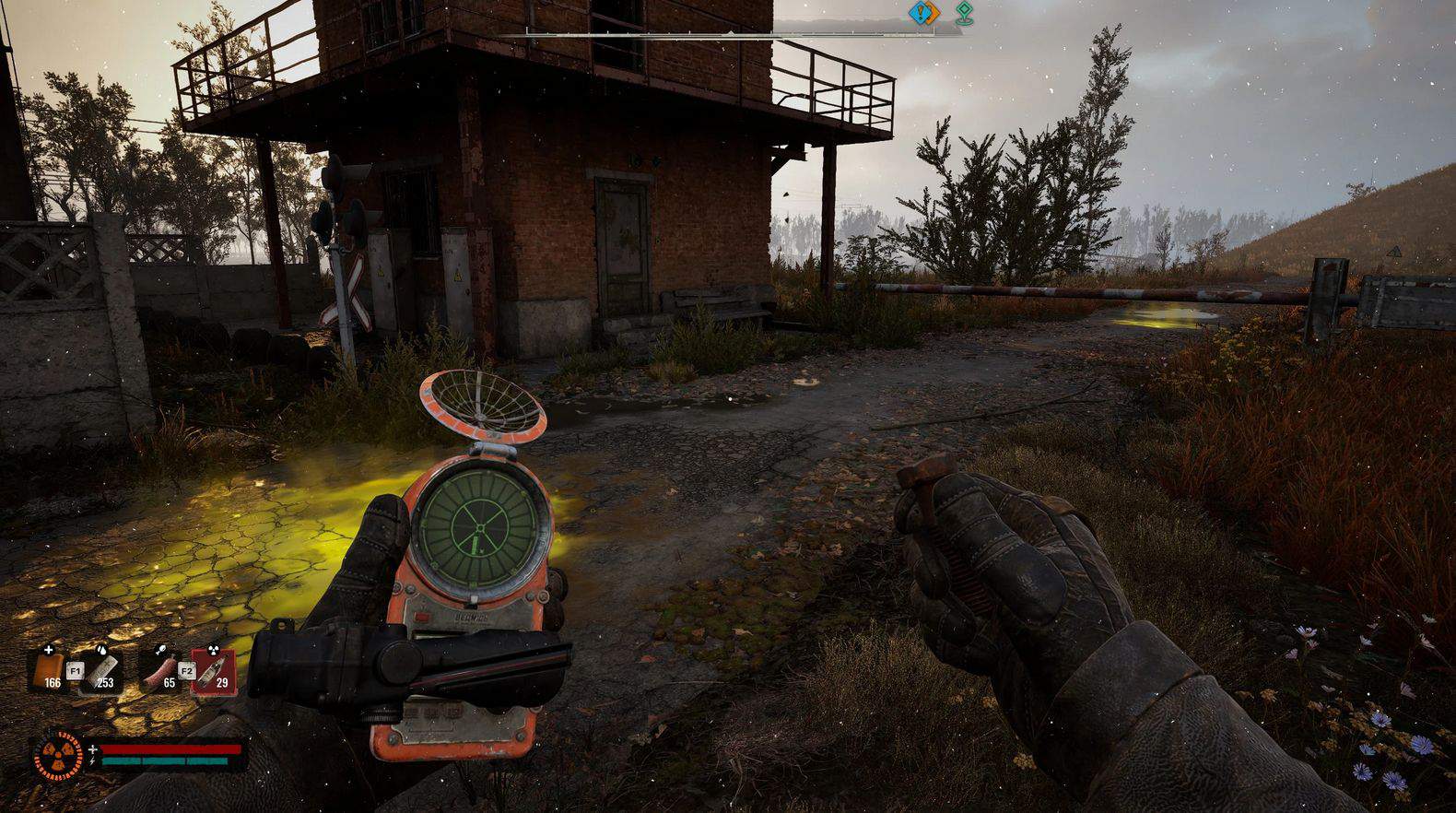Viewport: 1456px width, 813px height.
Task: Select the green waypoint marker on compass
Action: point(964,13)
